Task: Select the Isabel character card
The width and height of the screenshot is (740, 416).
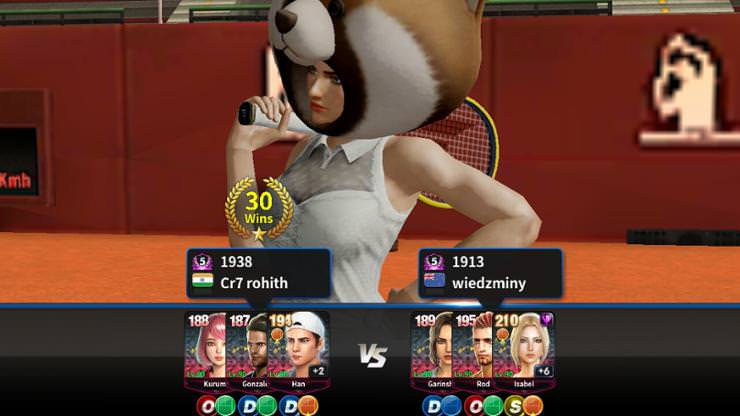Action: [524, 350]
